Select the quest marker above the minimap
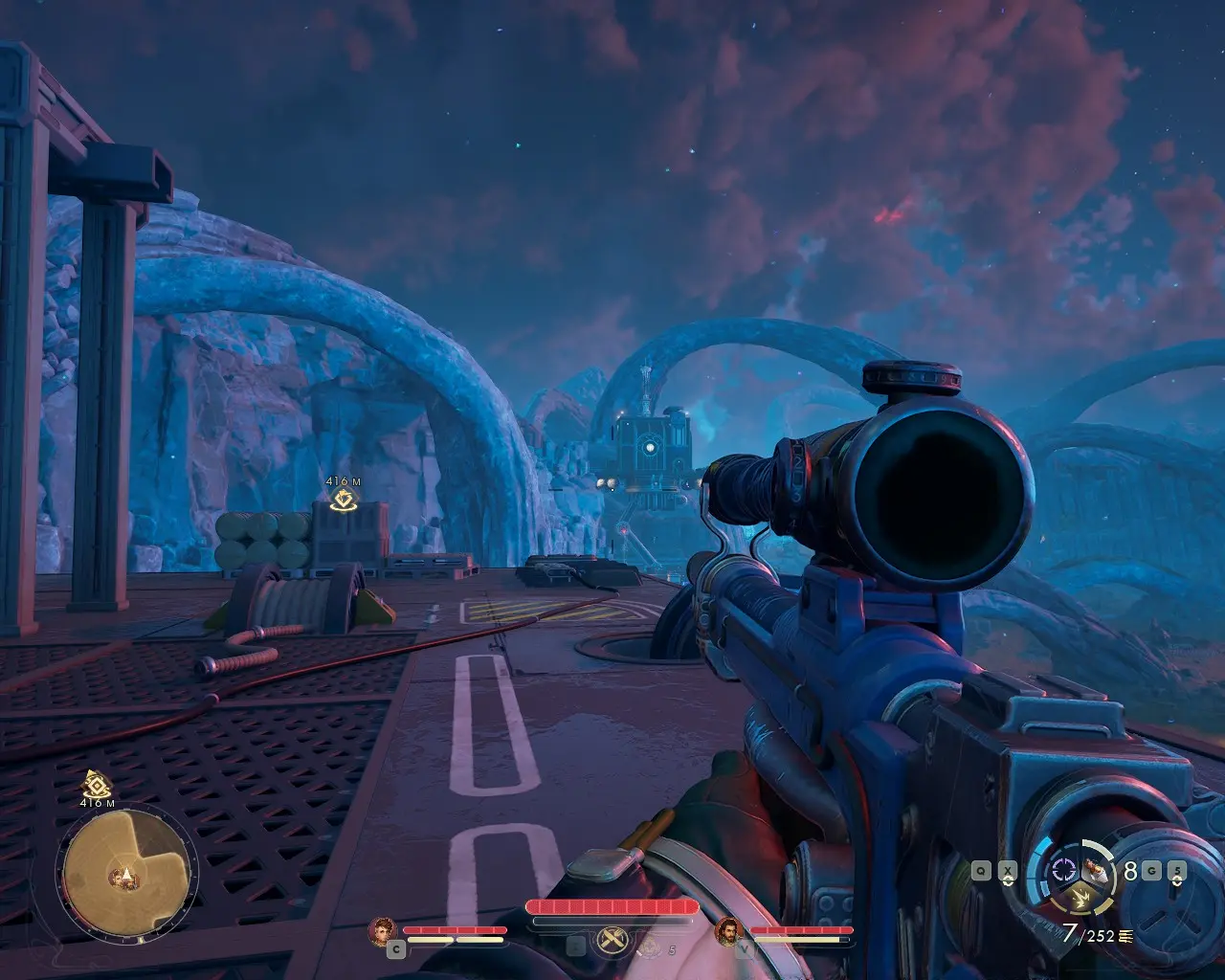Image resolution: width=1225 pixels, height=980 pixels. click(x=94, y=784)
